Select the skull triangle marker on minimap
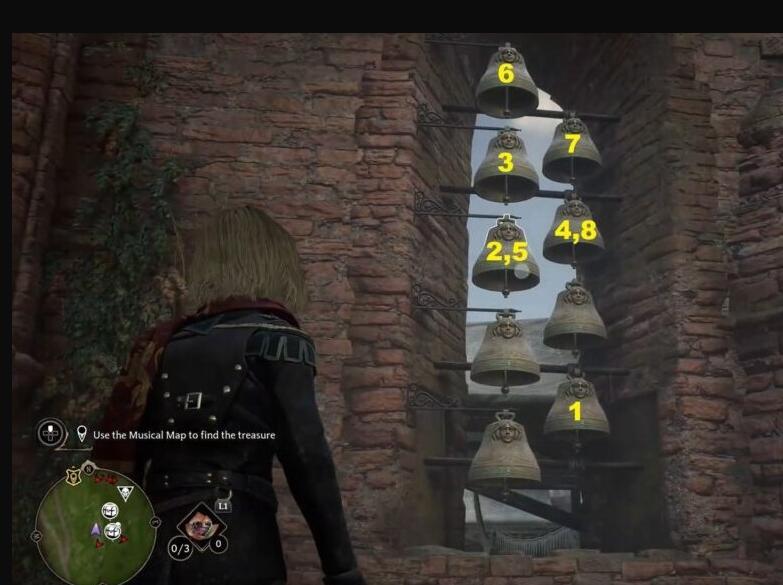783x585 pixels. [x=126, y=492]
